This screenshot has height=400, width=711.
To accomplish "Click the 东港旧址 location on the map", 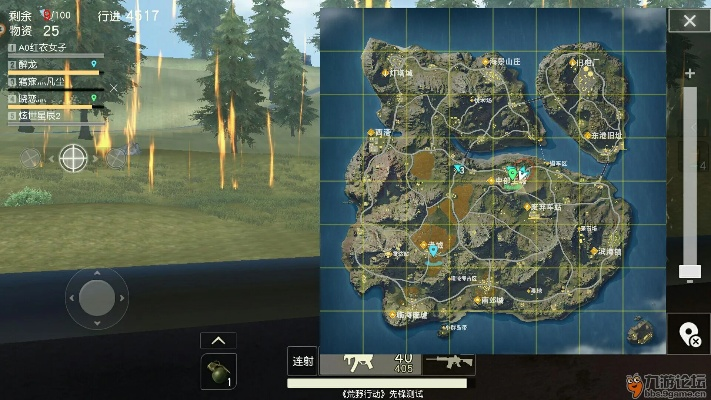I will click(604, 134).
